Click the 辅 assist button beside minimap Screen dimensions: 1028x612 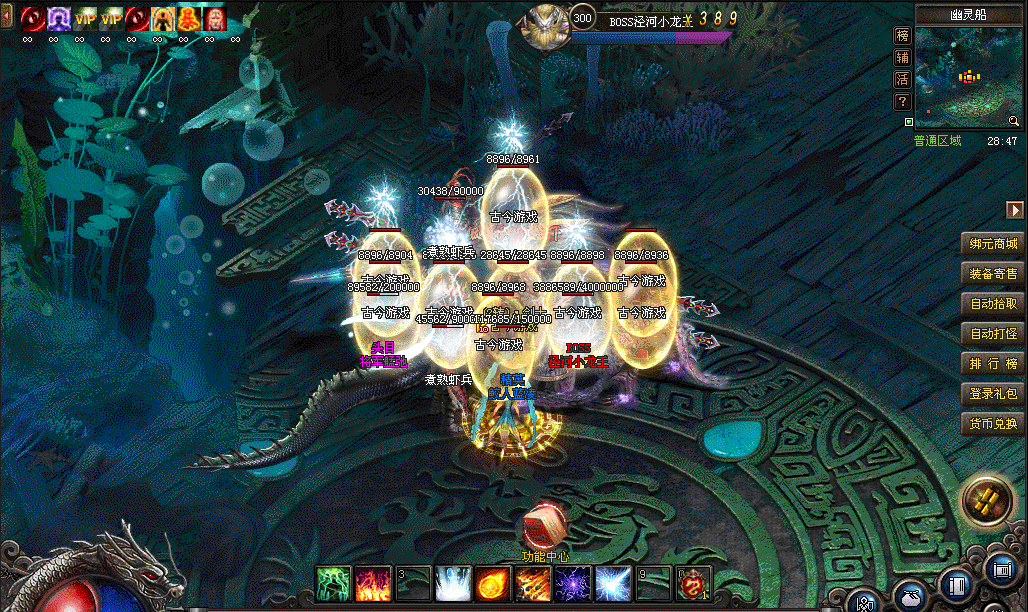[902, 58]
